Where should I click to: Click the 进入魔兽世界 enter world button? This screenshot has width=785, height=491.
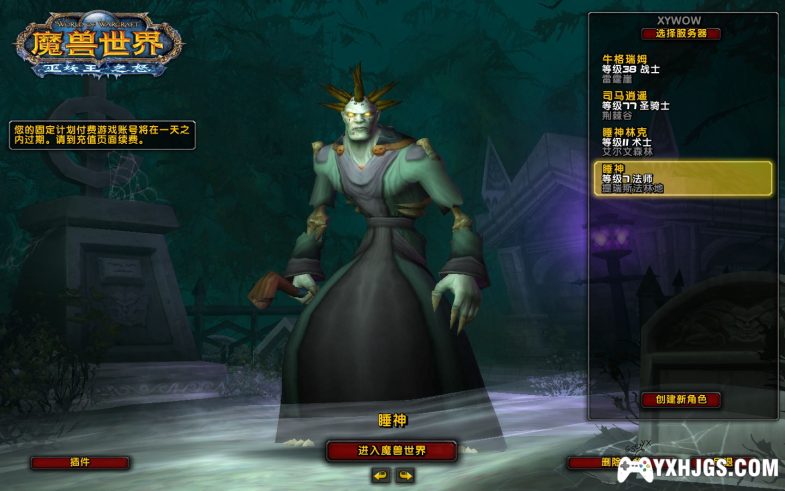391,451
